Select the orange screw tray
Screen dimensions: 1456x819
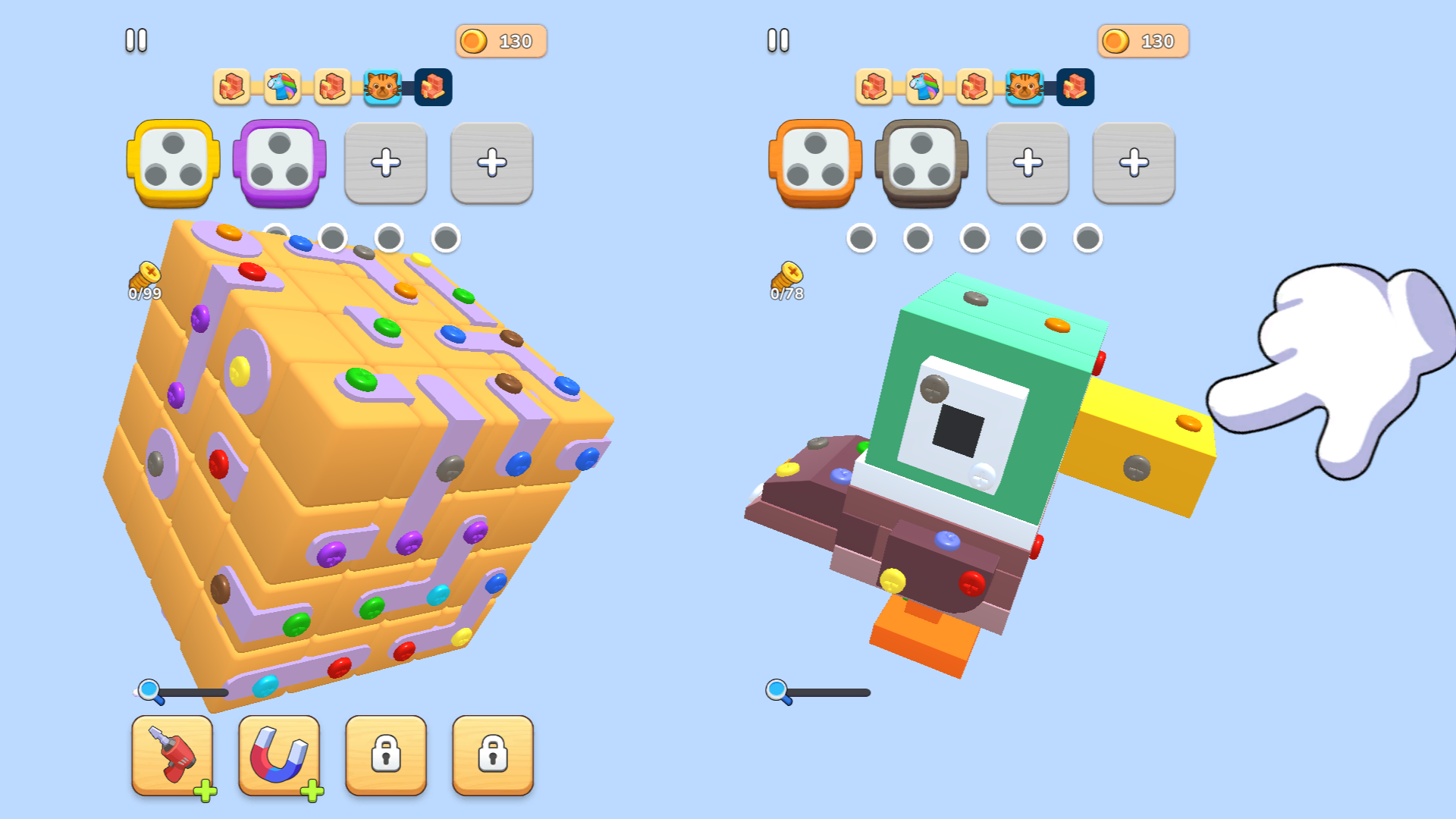point(814,162)
